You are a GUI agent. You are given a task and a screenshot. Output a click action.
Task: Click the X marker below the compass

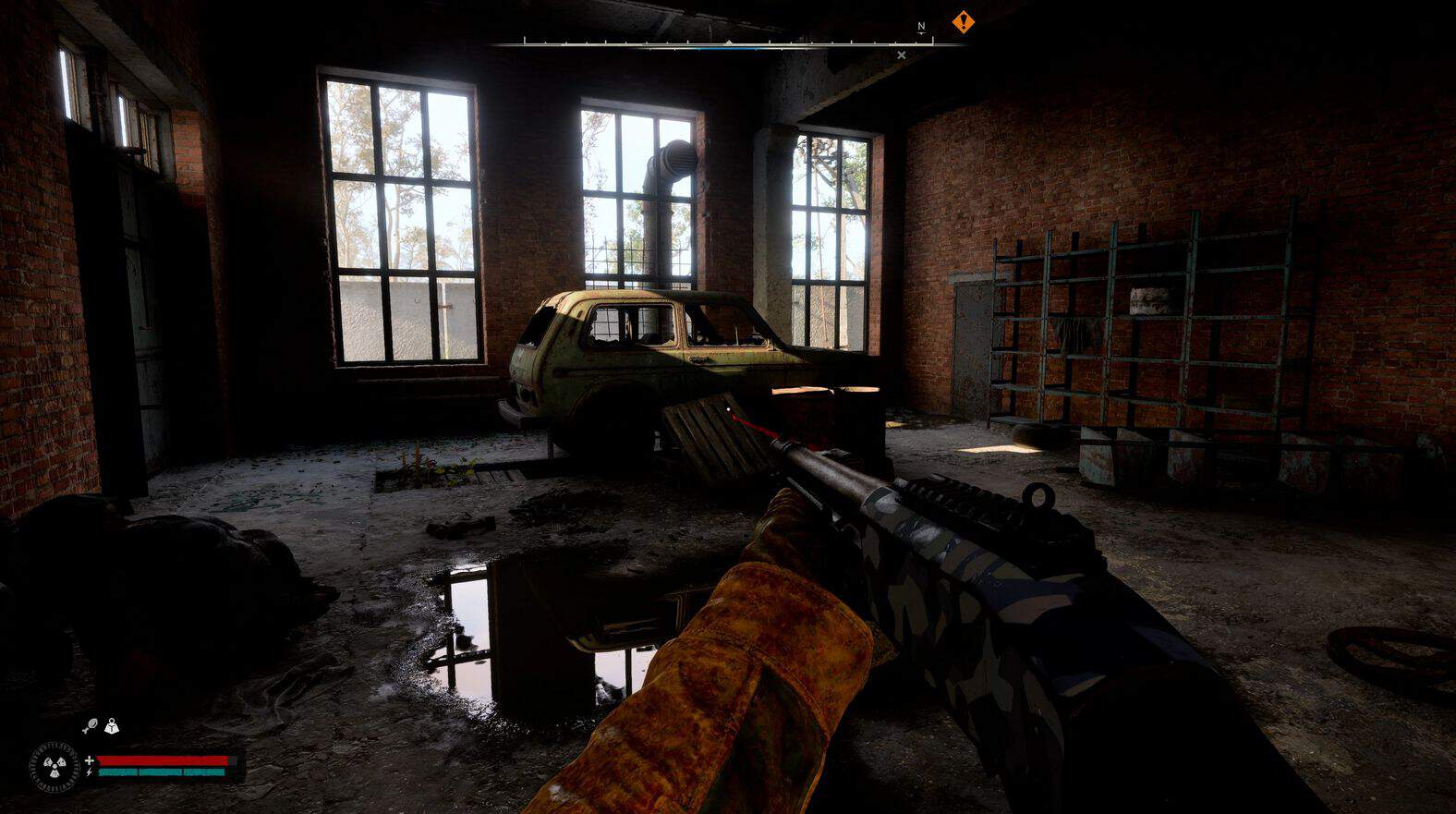(902, 55)
